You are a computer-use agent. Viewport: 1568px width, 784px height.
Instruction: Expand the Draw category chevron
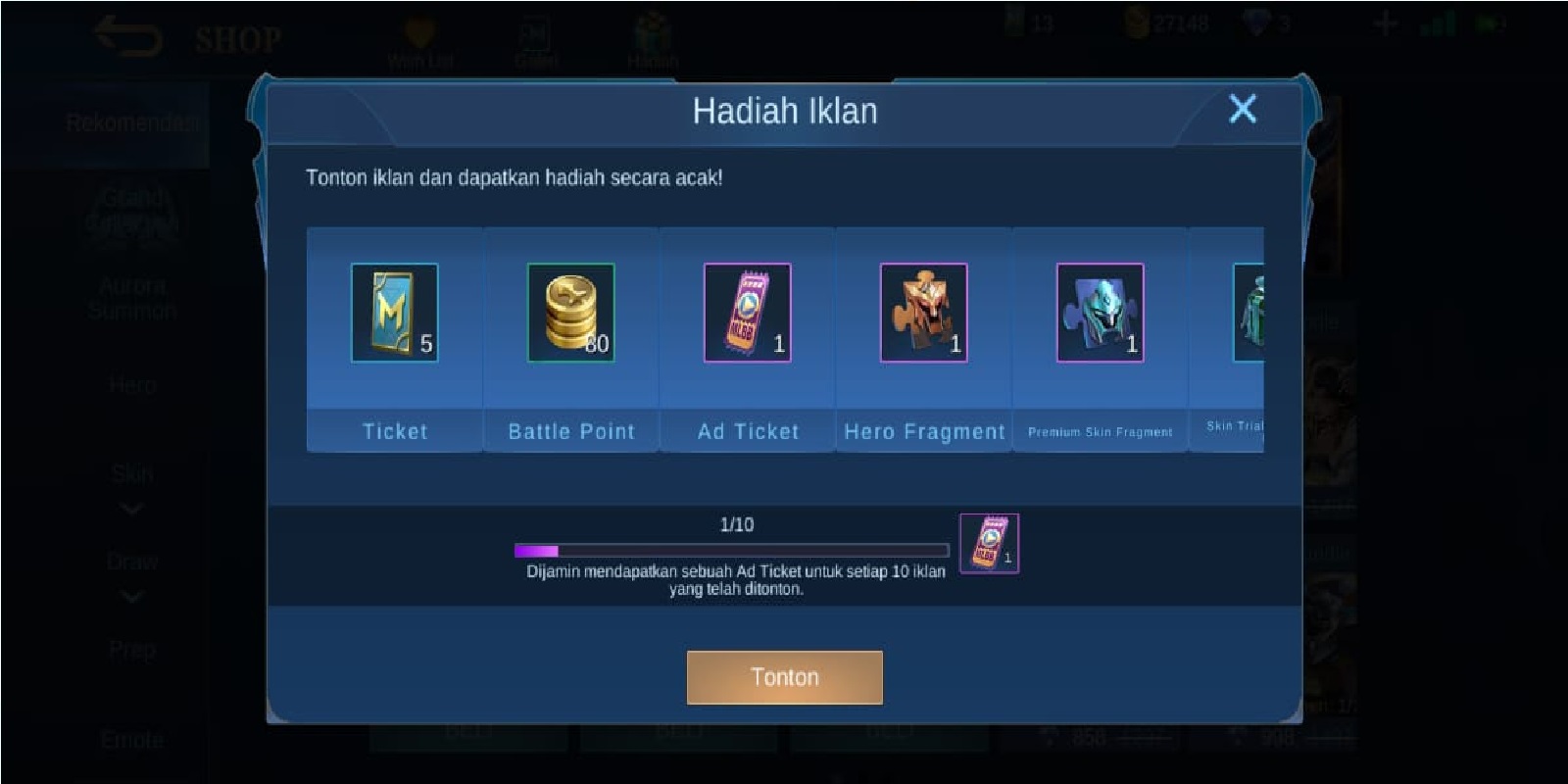point(130,596)
